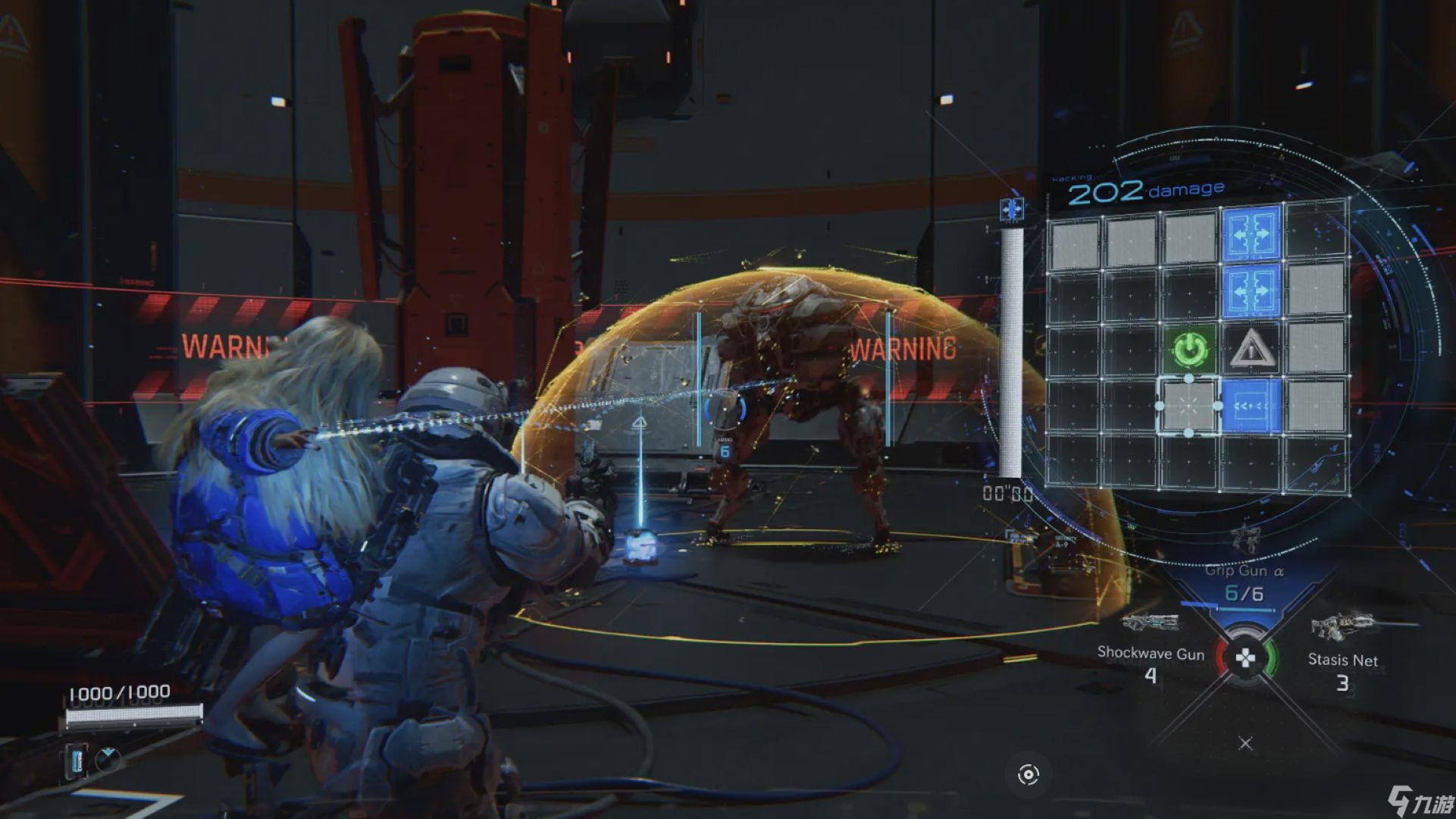Select the green power node tile
The height and width of the screenshot is (819, 1456).
[x=1188, y=350]
